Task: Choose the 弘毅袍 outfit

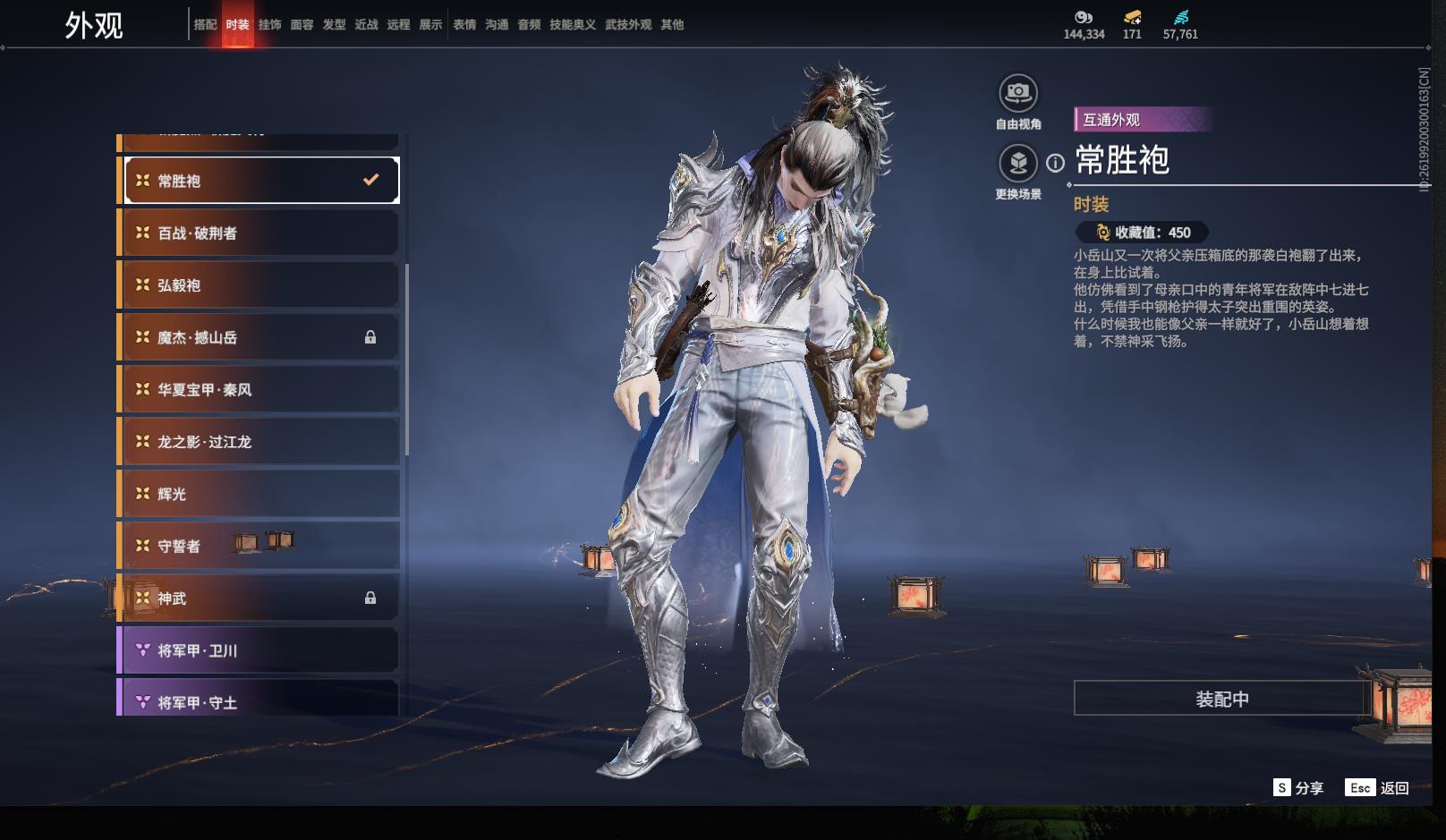Action: tap(259, 285)
